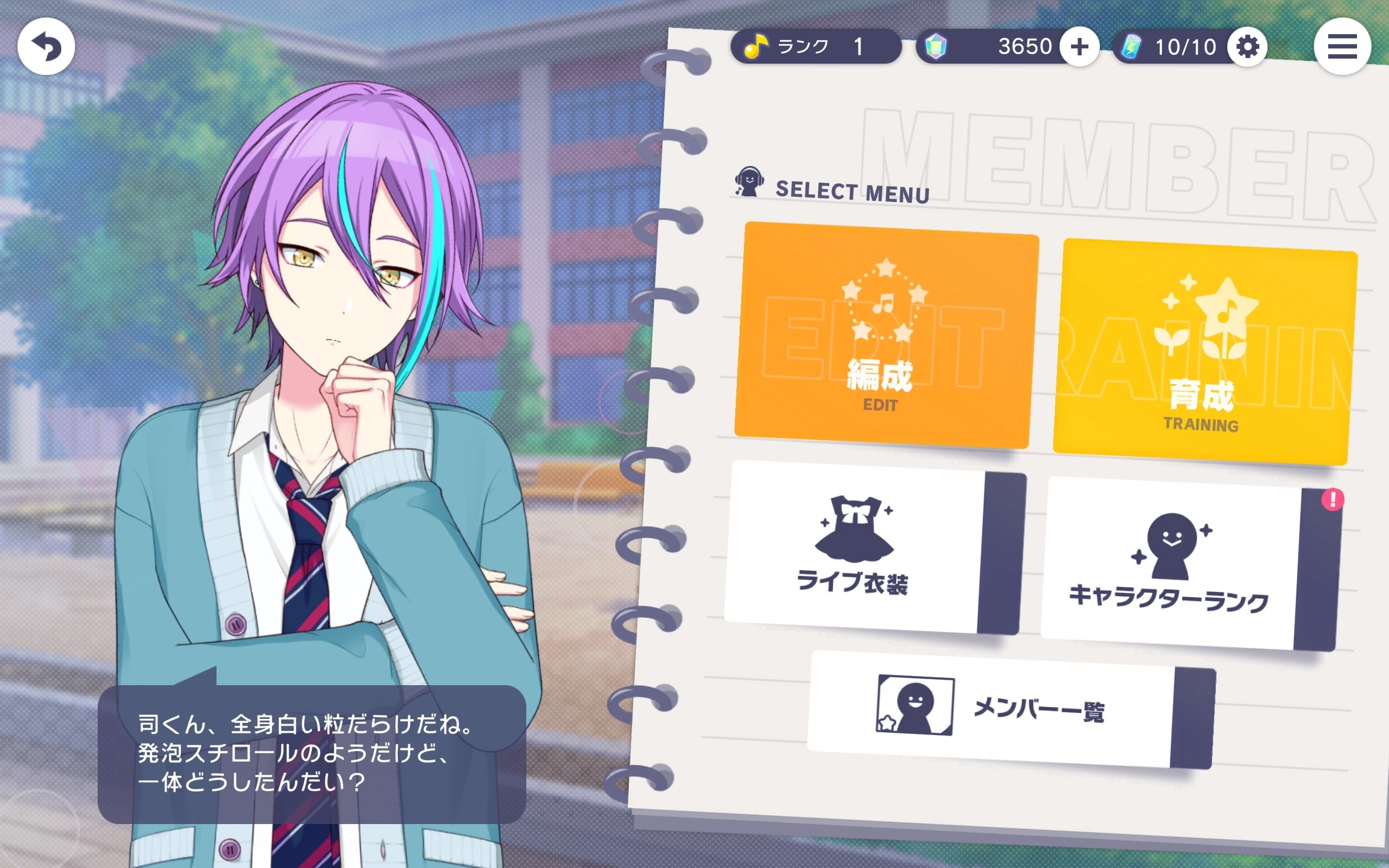Tap the character's speech bubble dialogue
Viewport: 1389px width, 868px height.
[311, 753]
